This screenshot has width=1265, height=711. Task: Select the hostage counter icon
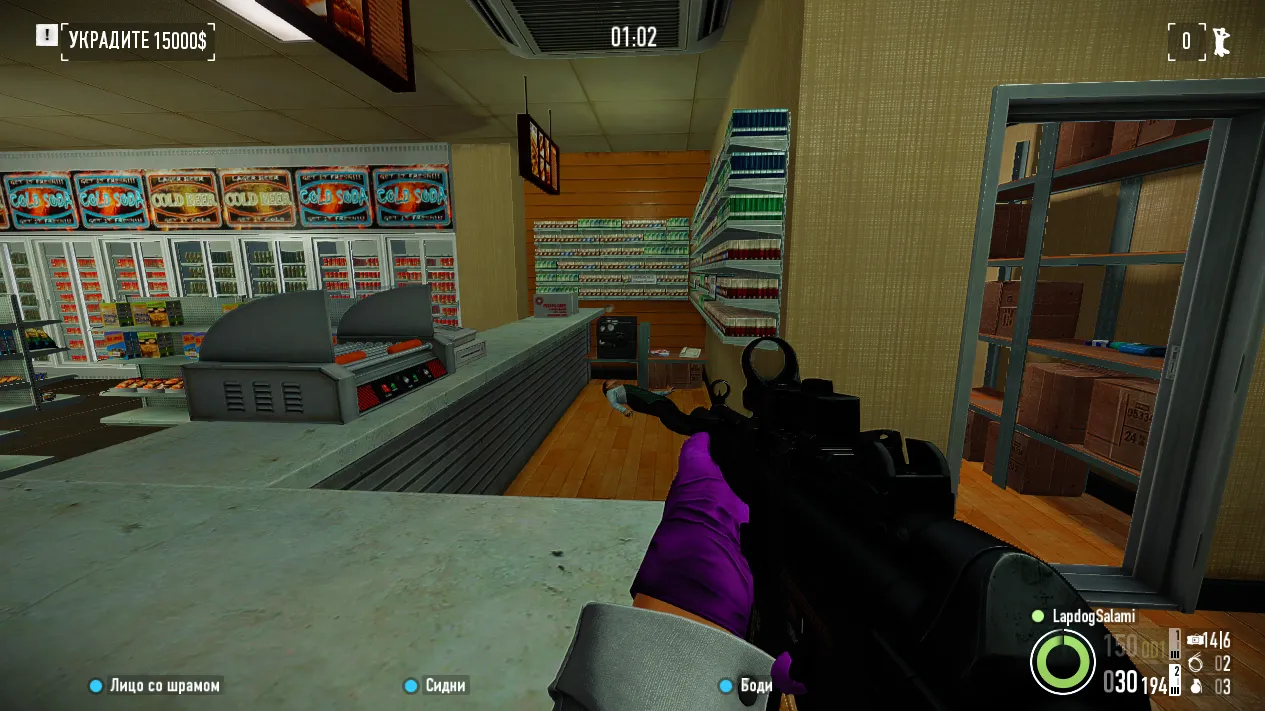(1220, 41)
